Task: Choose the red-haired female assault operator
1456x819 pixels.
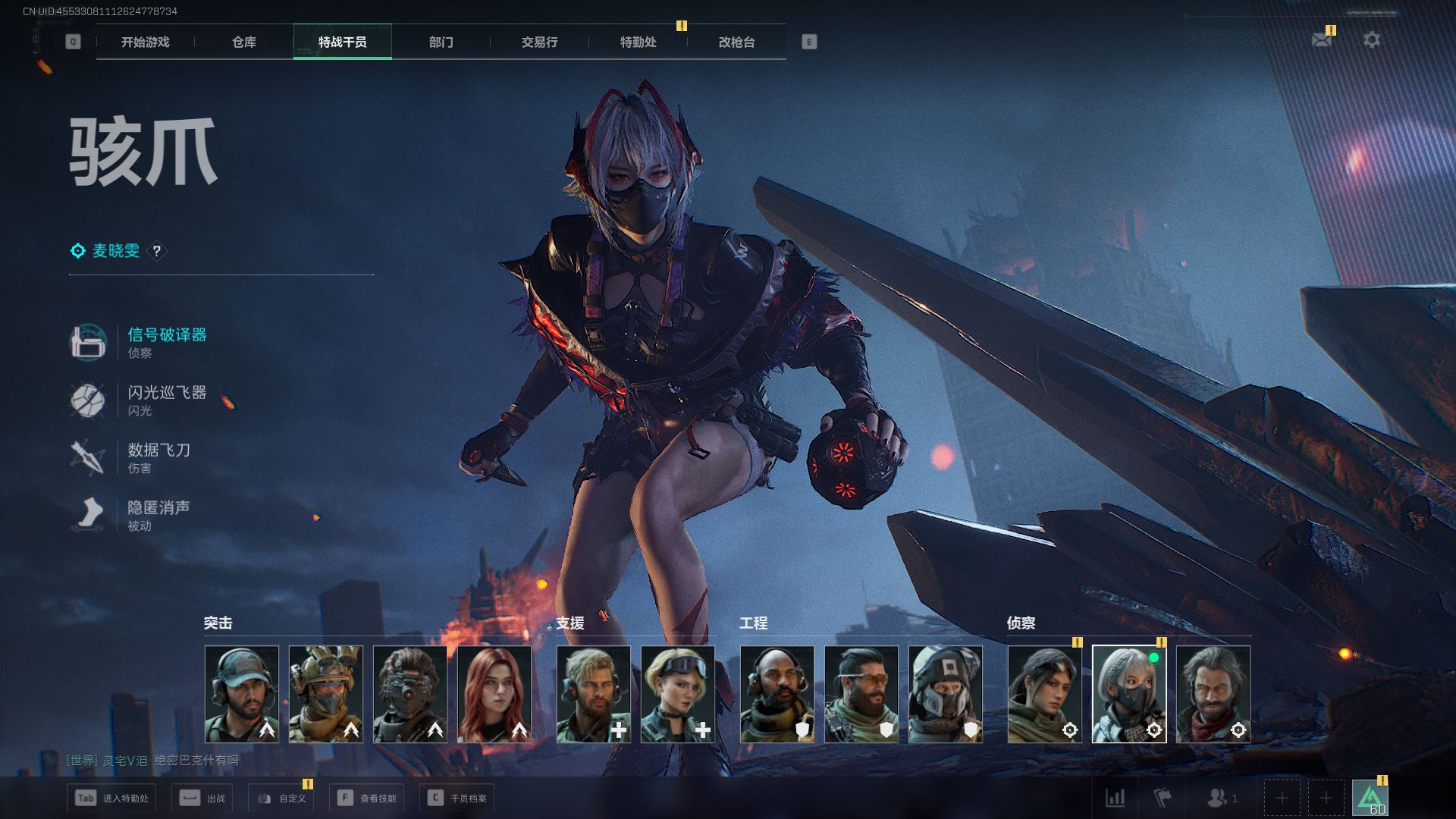Action: 494,694
